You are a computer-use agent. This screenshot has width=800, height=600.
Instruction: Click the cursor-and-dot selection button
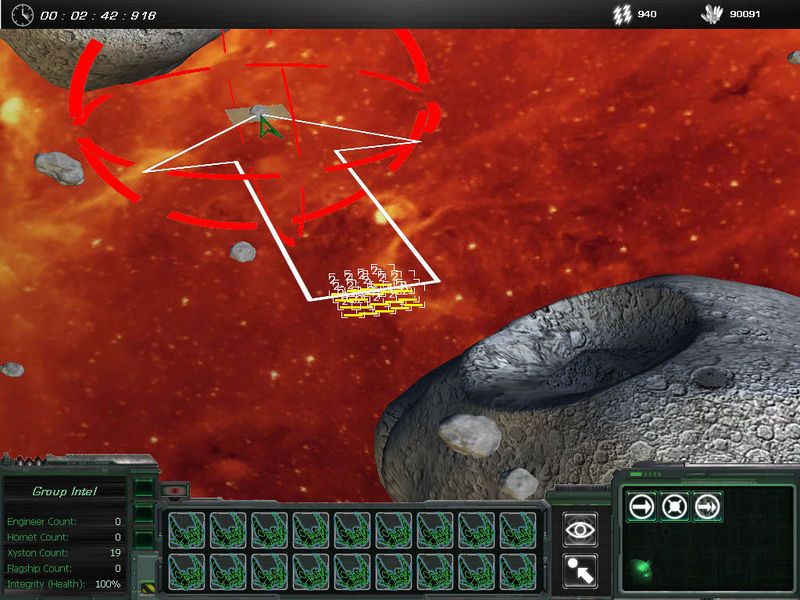[x=580, y=570]
